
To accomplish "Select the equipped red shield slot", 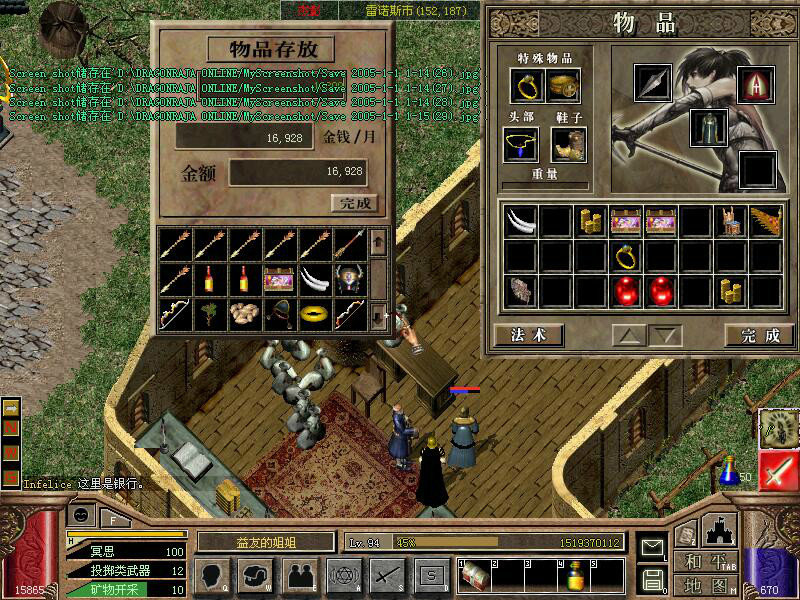I will coord(757,85).
